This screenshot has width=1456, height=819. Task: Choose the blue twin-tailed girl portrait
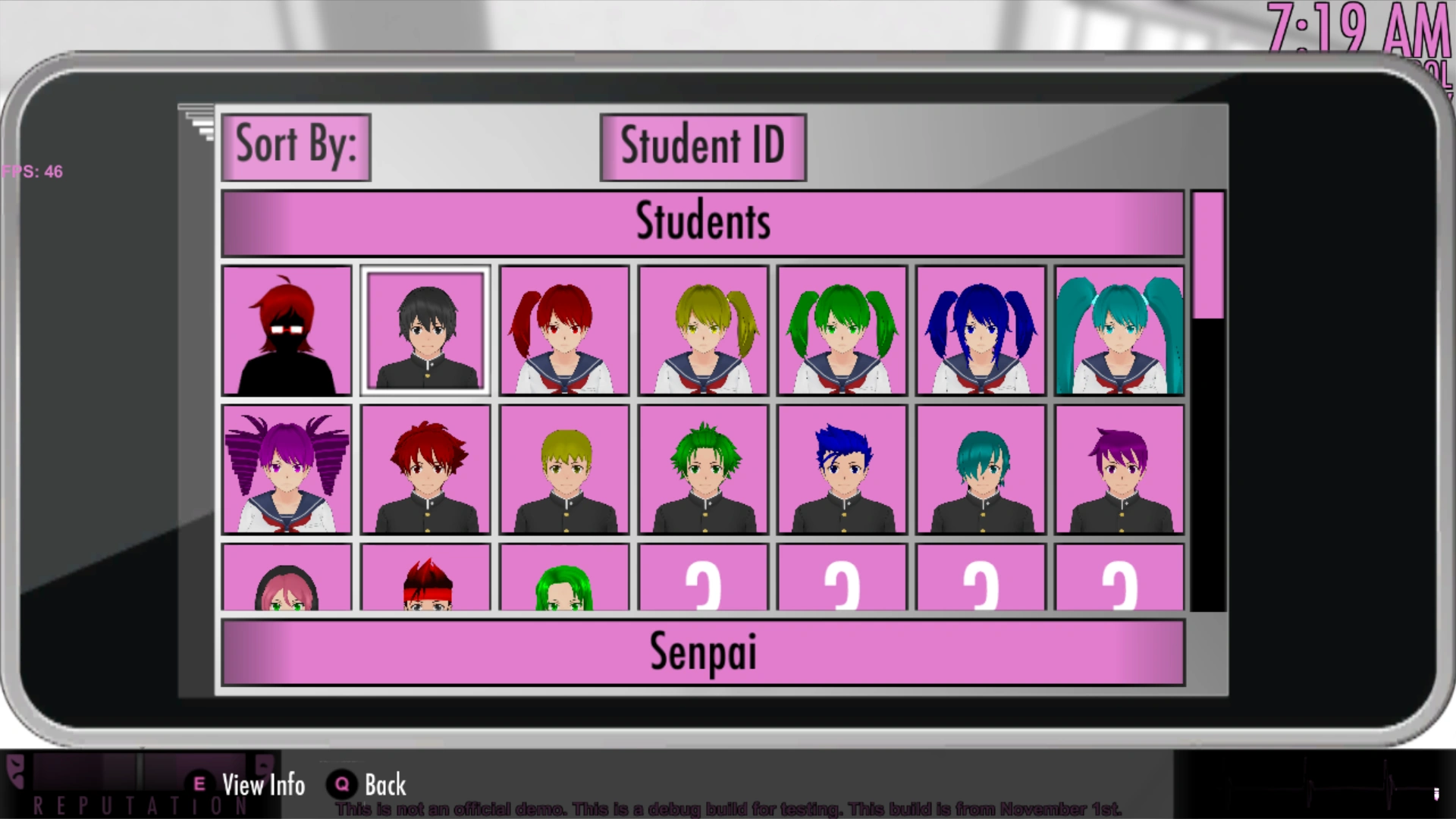click(x=981, y=330)
